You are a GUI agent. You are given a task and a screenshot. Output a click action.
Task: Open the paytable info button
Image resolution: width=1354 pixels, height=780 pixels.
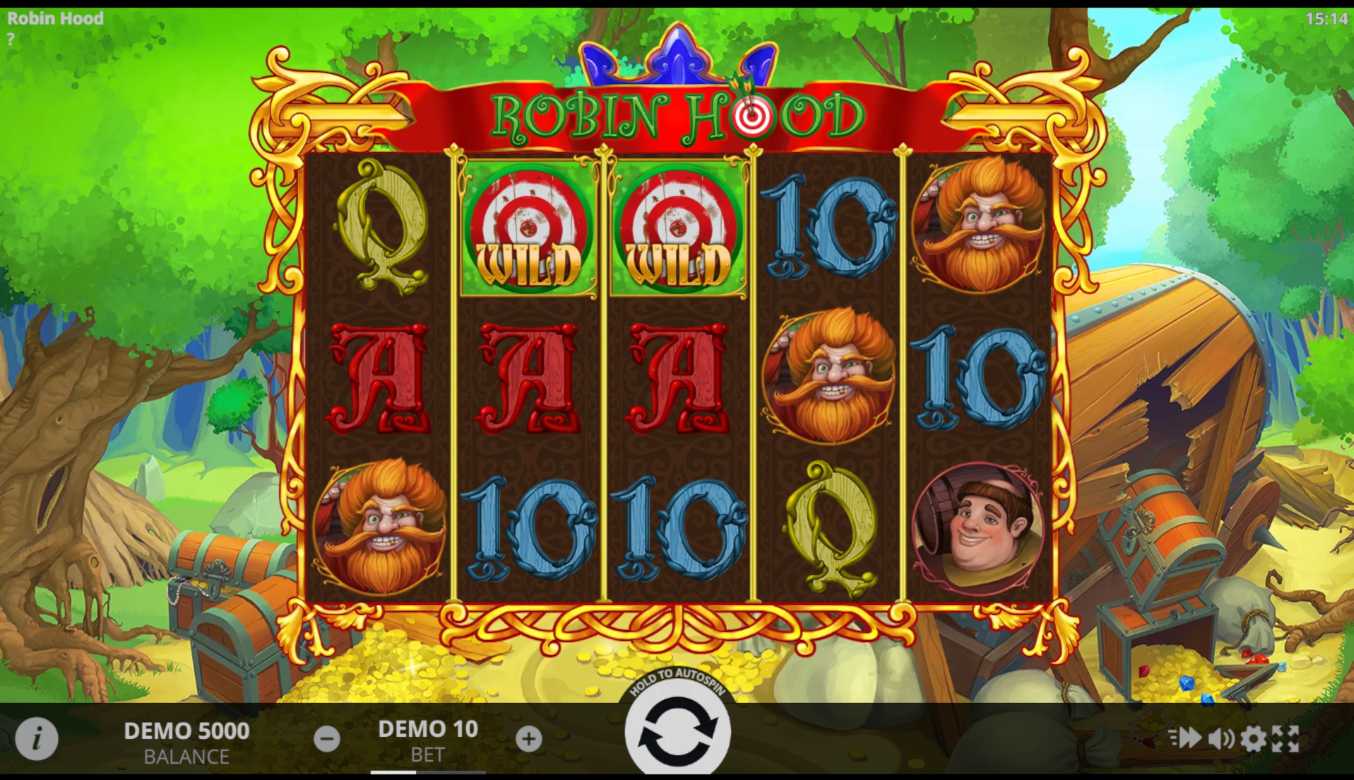click(x=37, y=739)
